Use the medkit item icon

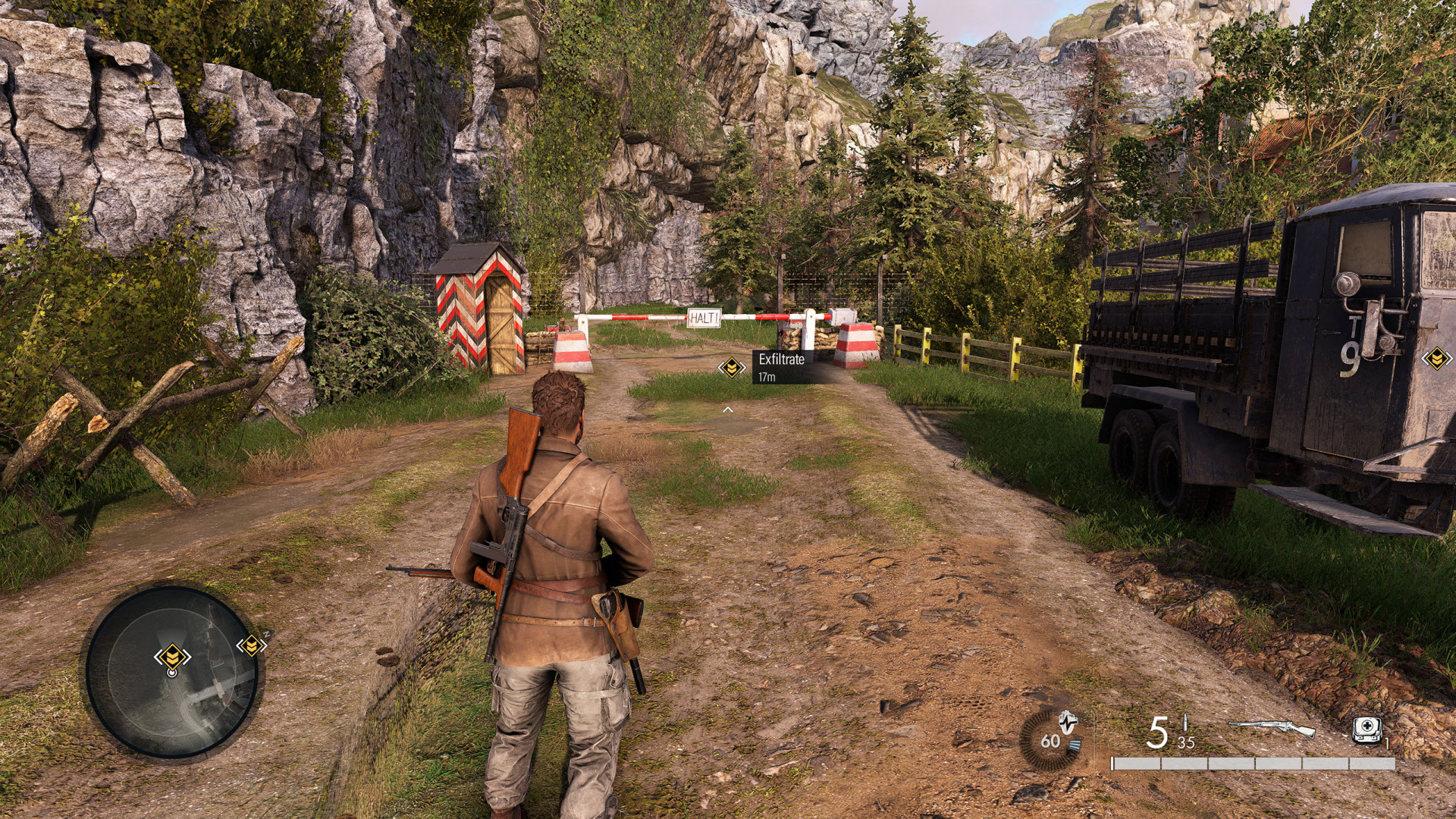[x=1367, y=730]
